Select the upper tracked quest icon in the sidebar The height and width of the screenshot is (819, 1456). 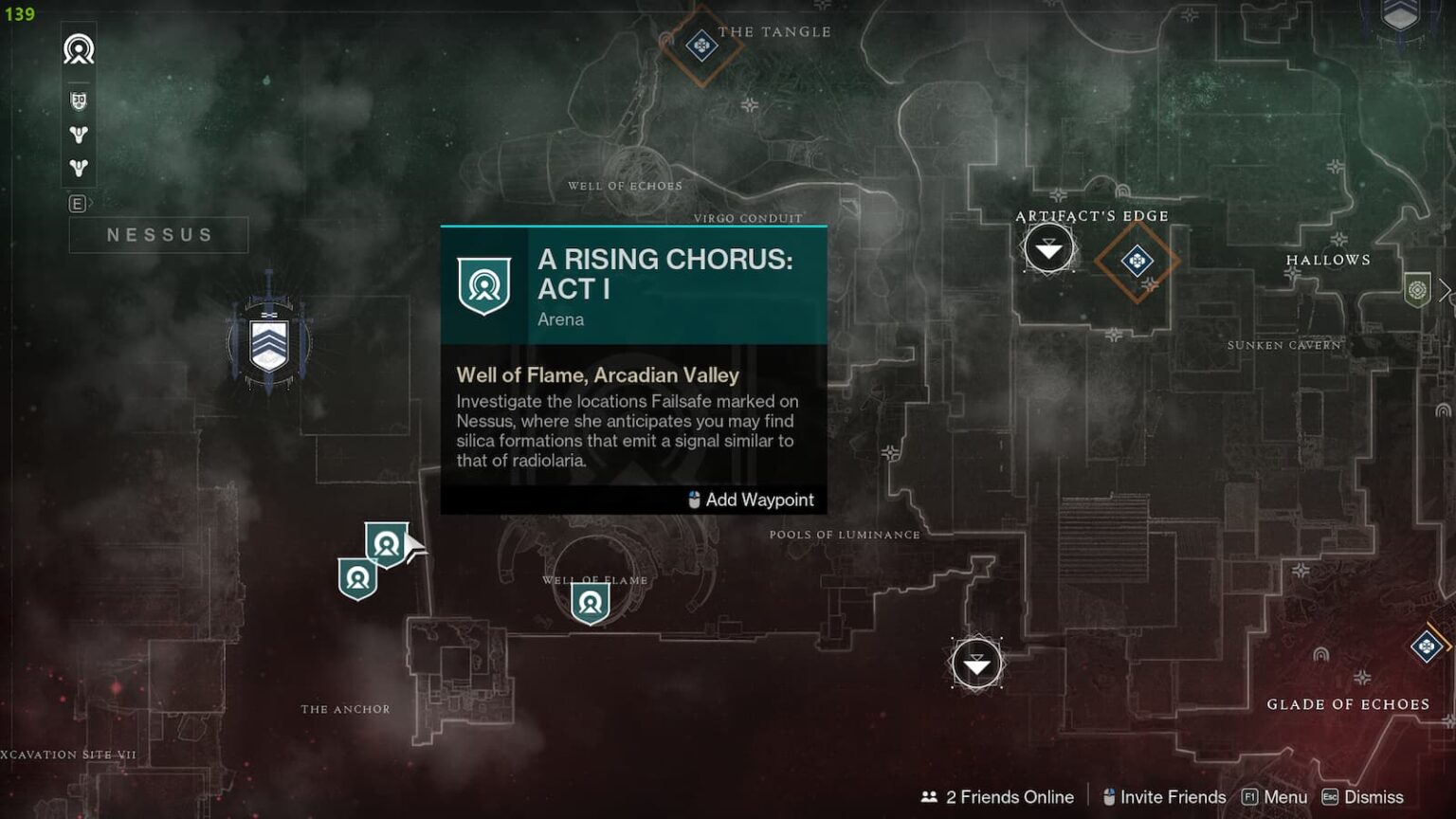pos(77,134)
